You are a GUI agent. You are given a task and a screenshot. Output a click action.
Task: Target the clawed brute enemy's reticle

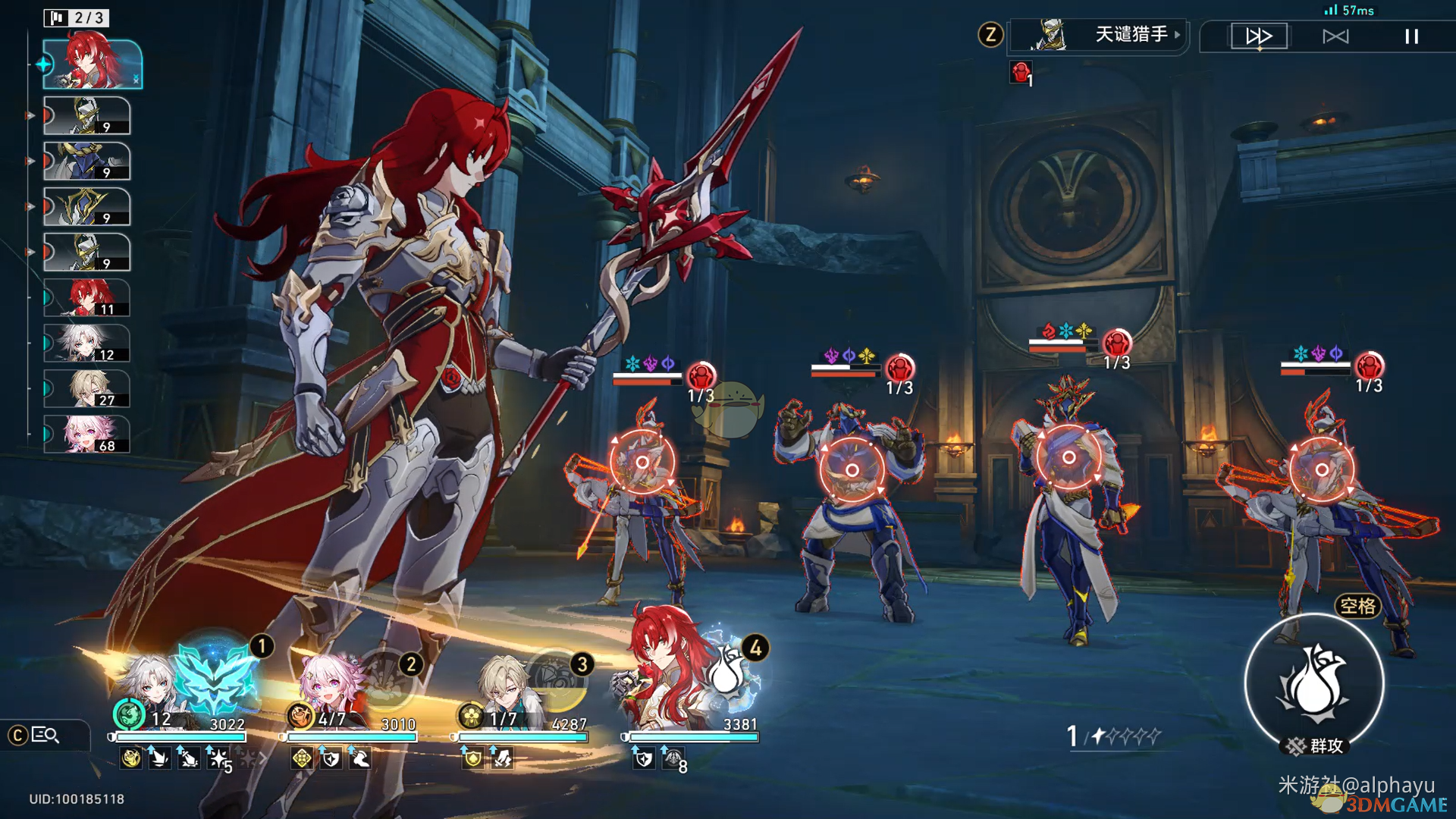point(852,470)
